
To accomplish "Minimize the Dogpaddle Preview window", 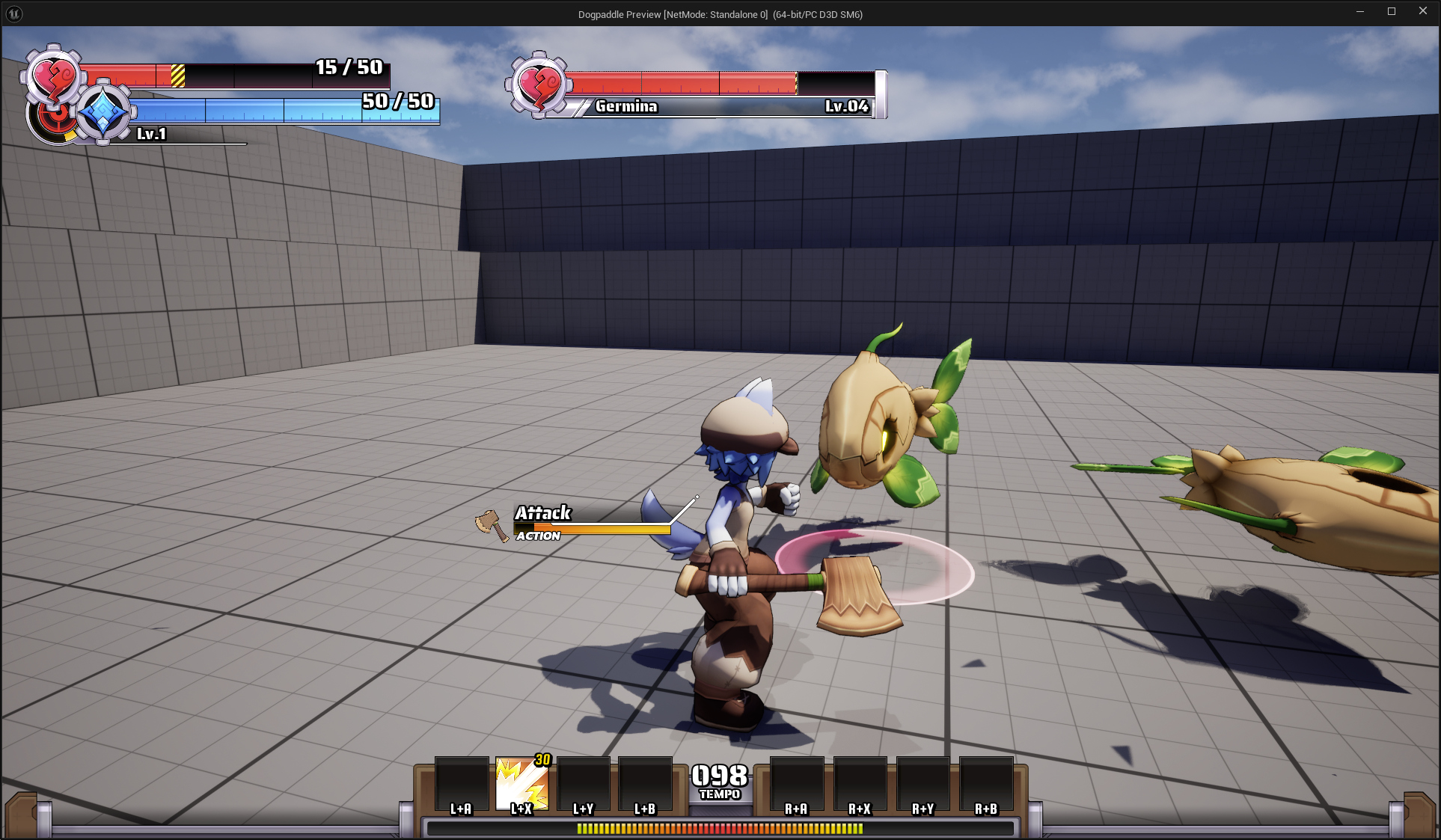I will point(1359,11).
